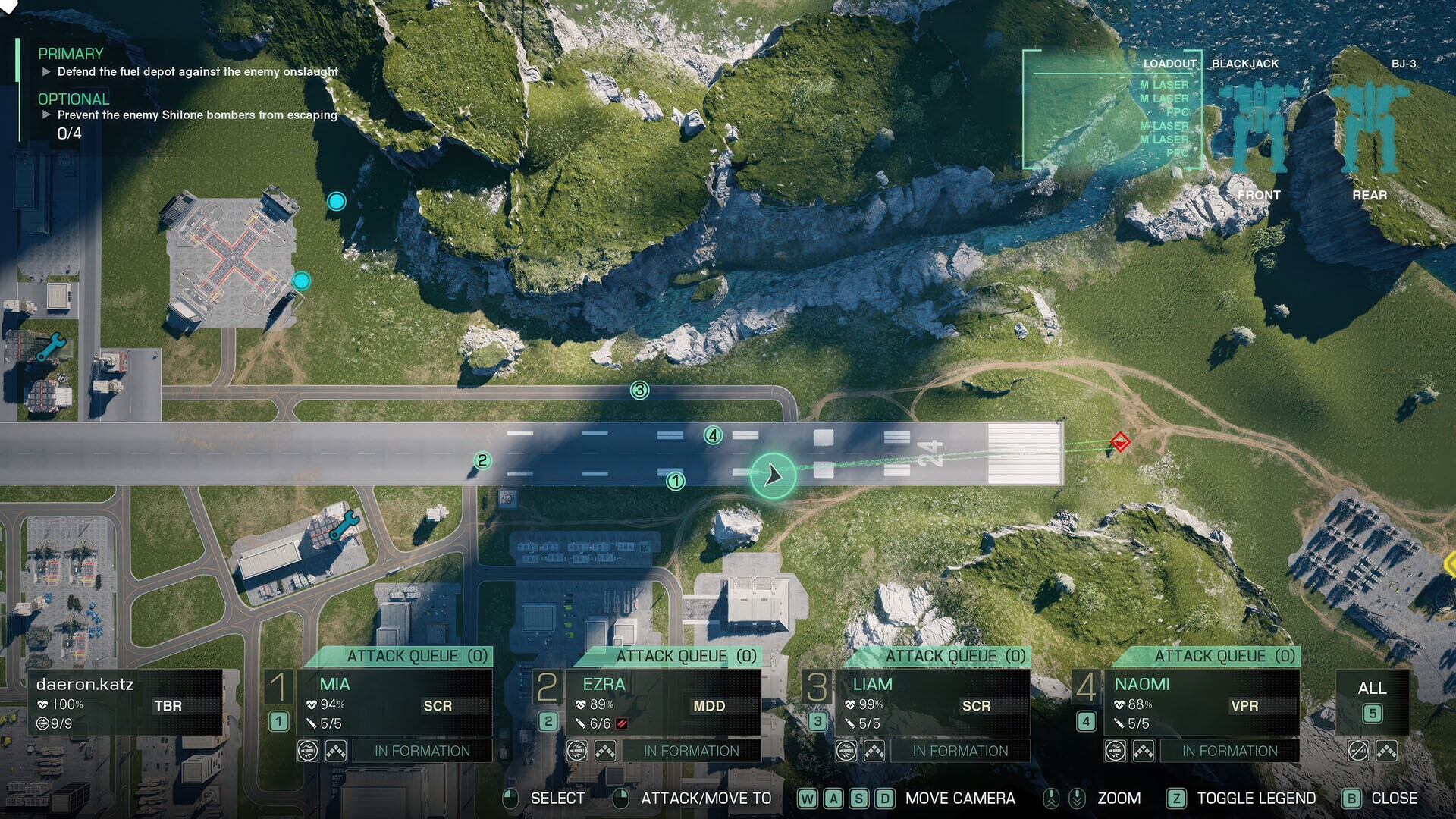Viewport: 1456px width, 819px height.
Task: Select waypoint marker 3 on the runway
Action: click(639, 389)
